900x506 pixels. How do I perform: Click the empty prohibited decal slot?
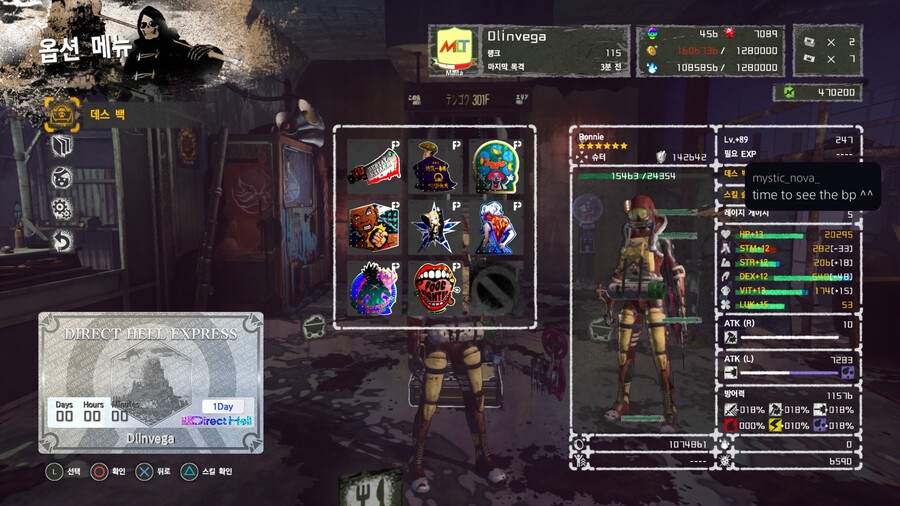(x=495, y=288)
